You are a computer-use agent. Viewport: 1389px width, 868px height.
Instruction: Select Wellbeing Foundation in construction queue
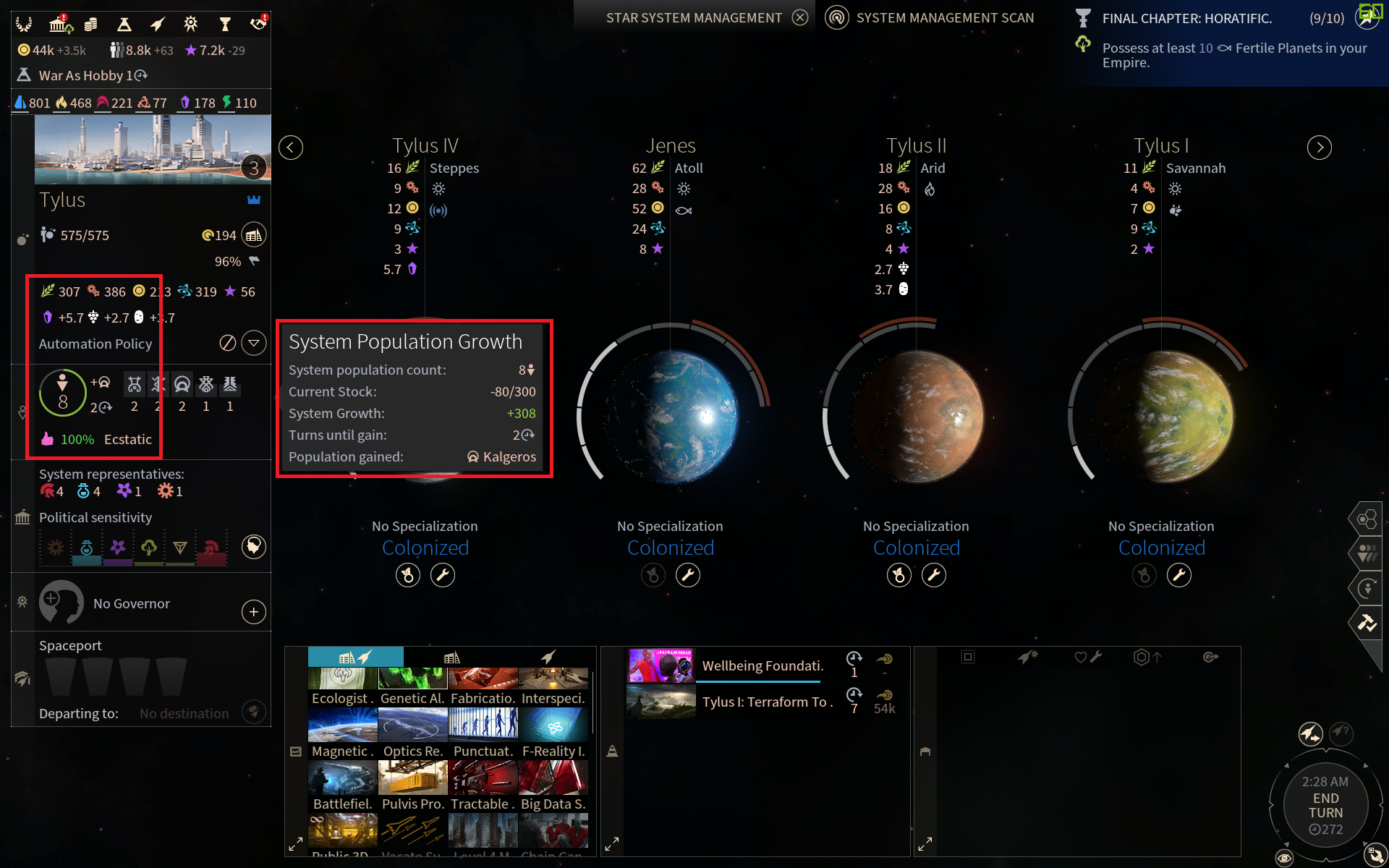[763, 665]
